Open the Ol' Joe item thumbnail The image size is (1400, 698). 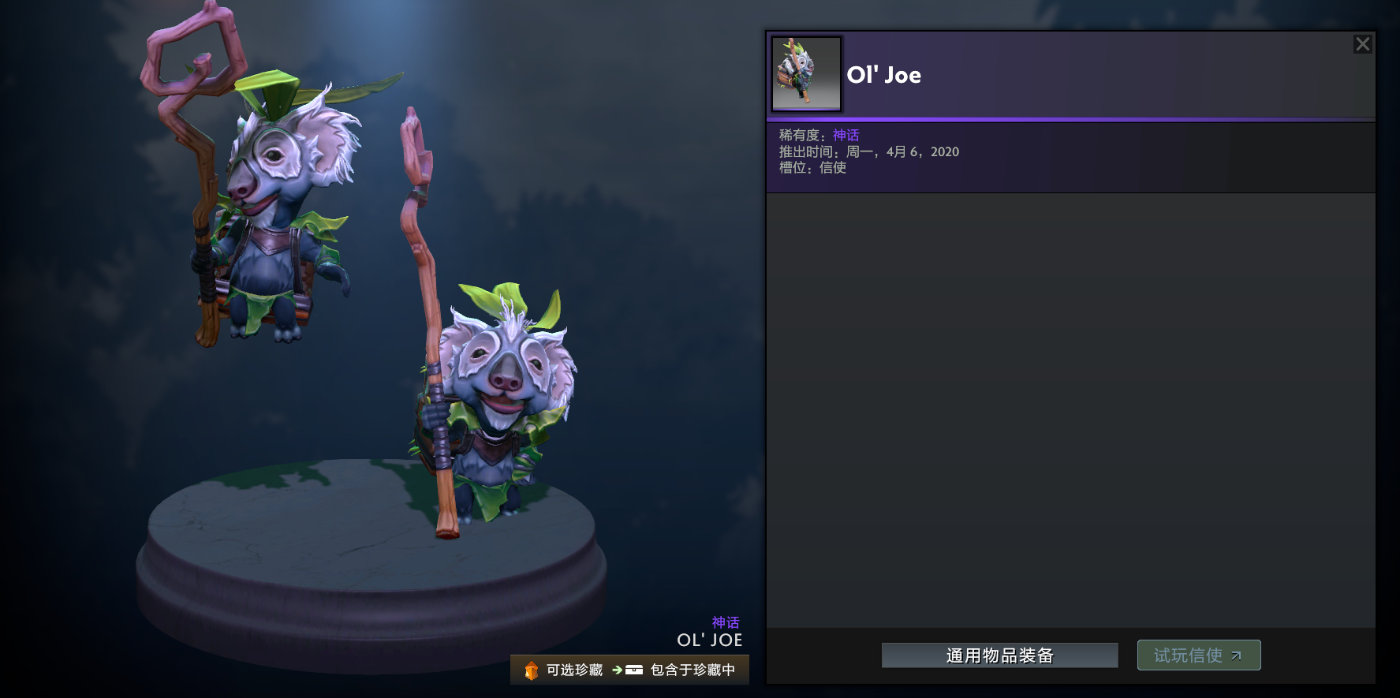coord(806,74)
